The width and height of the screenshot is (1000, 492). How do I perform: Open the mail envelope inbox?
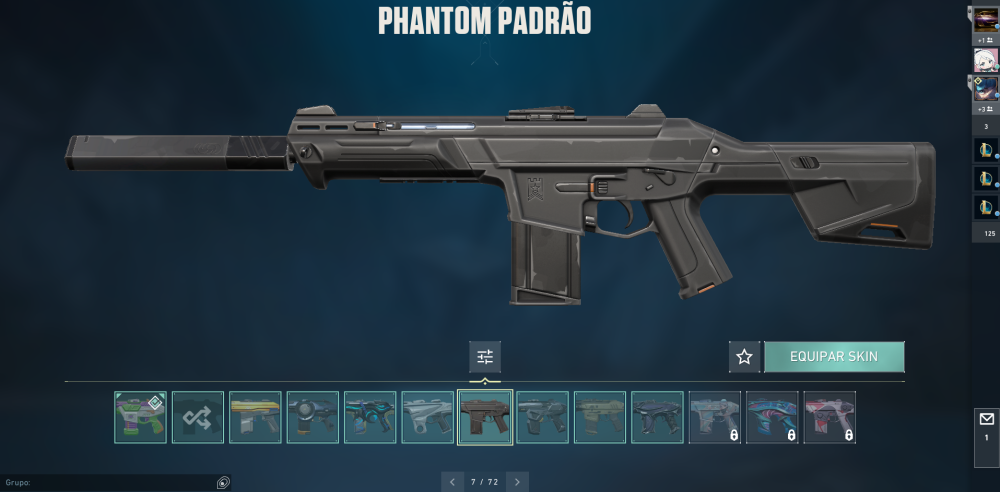(986, 419)
